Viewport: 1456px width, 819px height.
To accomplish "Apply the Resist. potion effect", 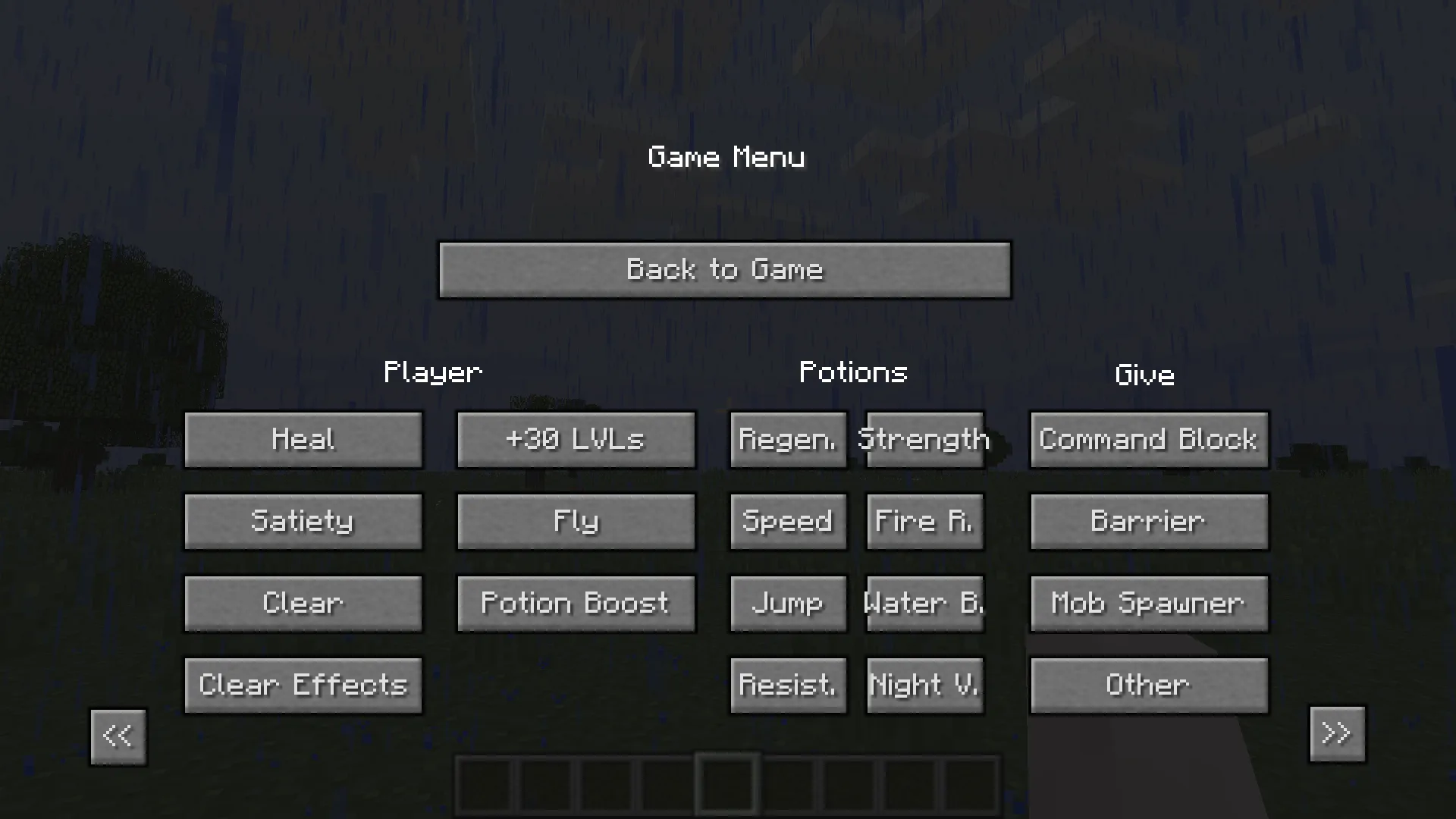I will 788,685.
